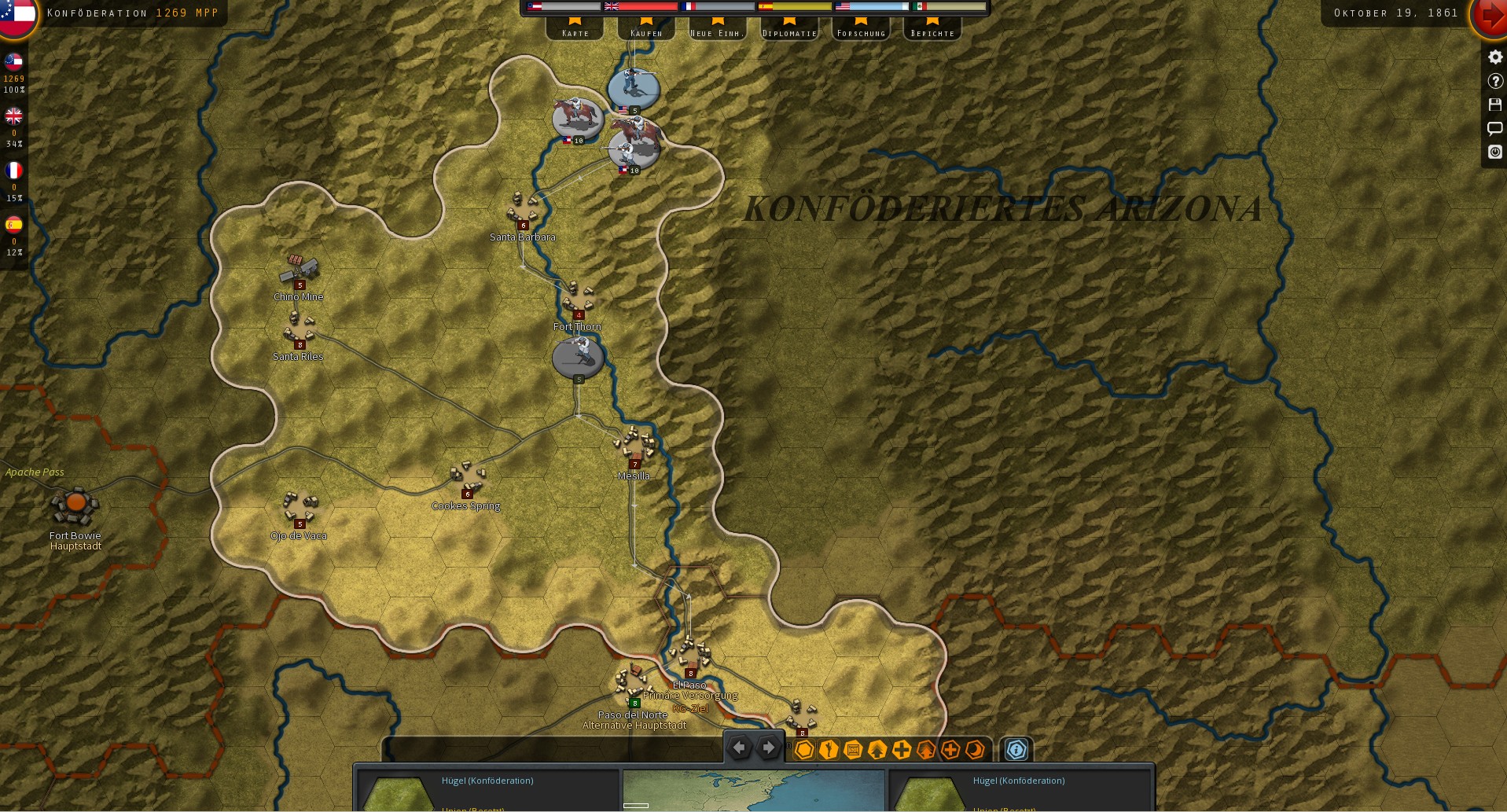1507x812 pixels.
Task: Open game settings with the gear icon
Action: click(x=1494, y=56)
